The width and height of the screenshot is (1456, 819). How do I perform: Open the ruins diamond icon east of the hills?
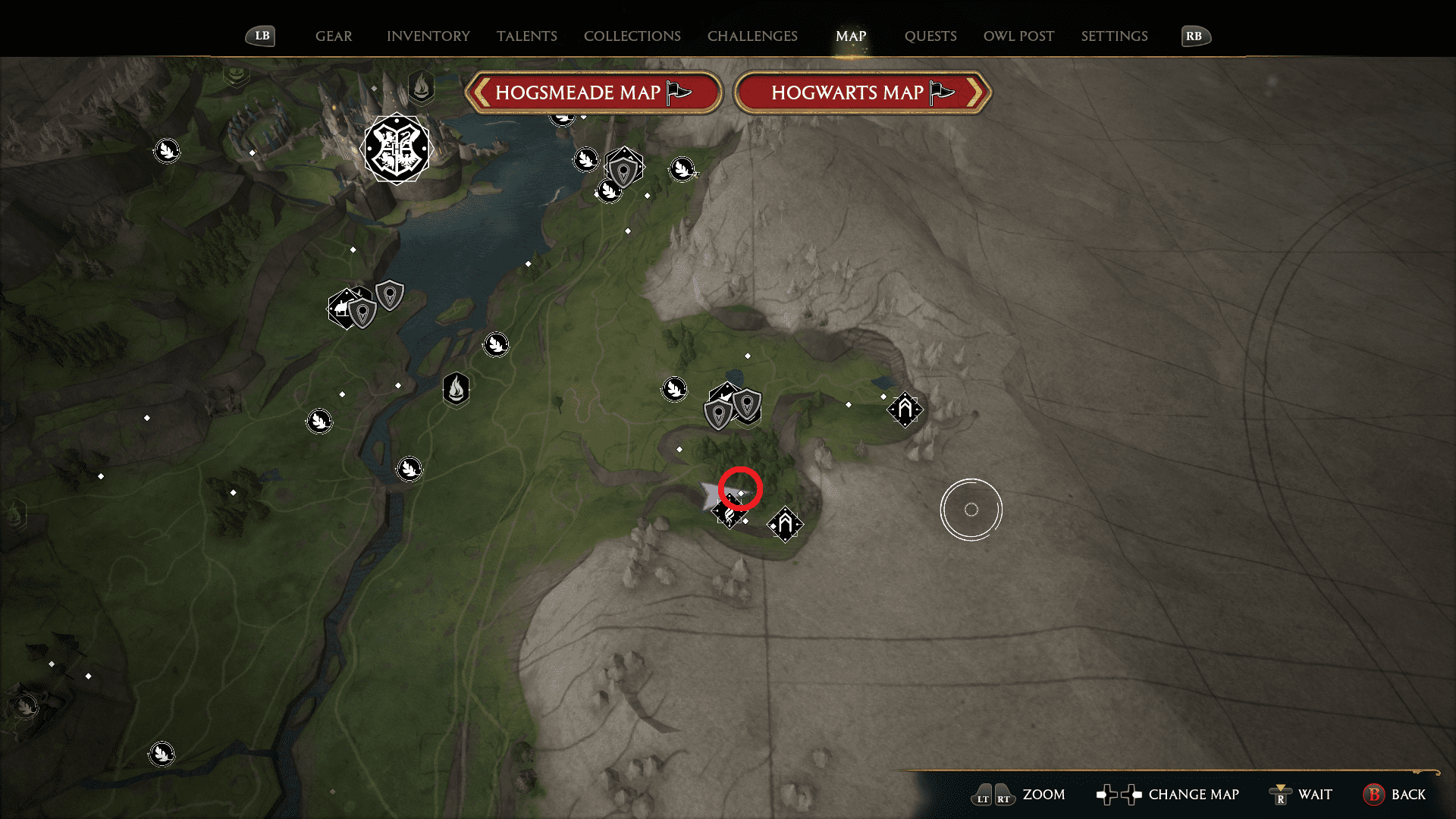coord(905,409)
